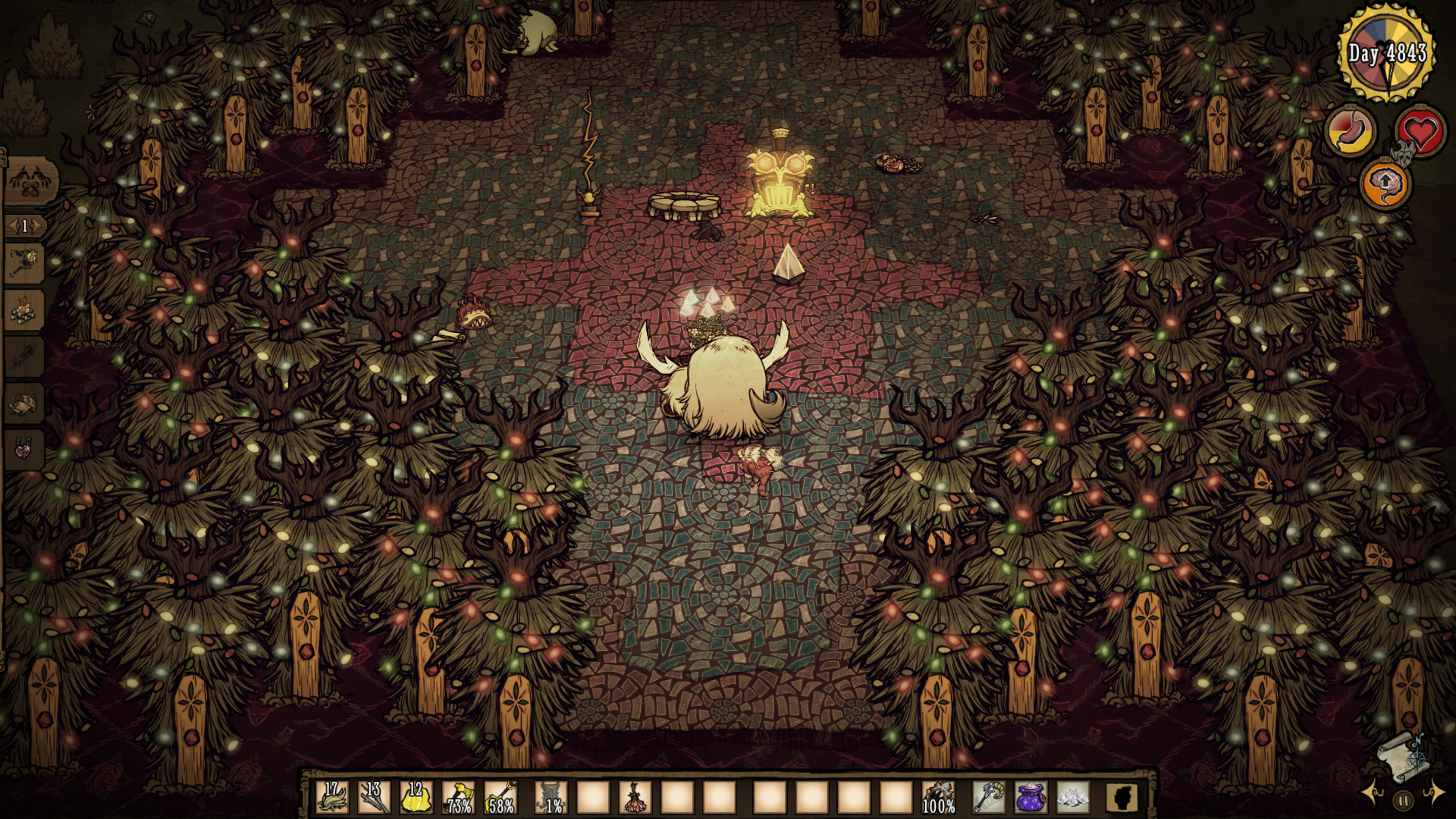Craft the rope and papyrus recipe
This screenshot has width=1456, height=819.
point(24,403)
